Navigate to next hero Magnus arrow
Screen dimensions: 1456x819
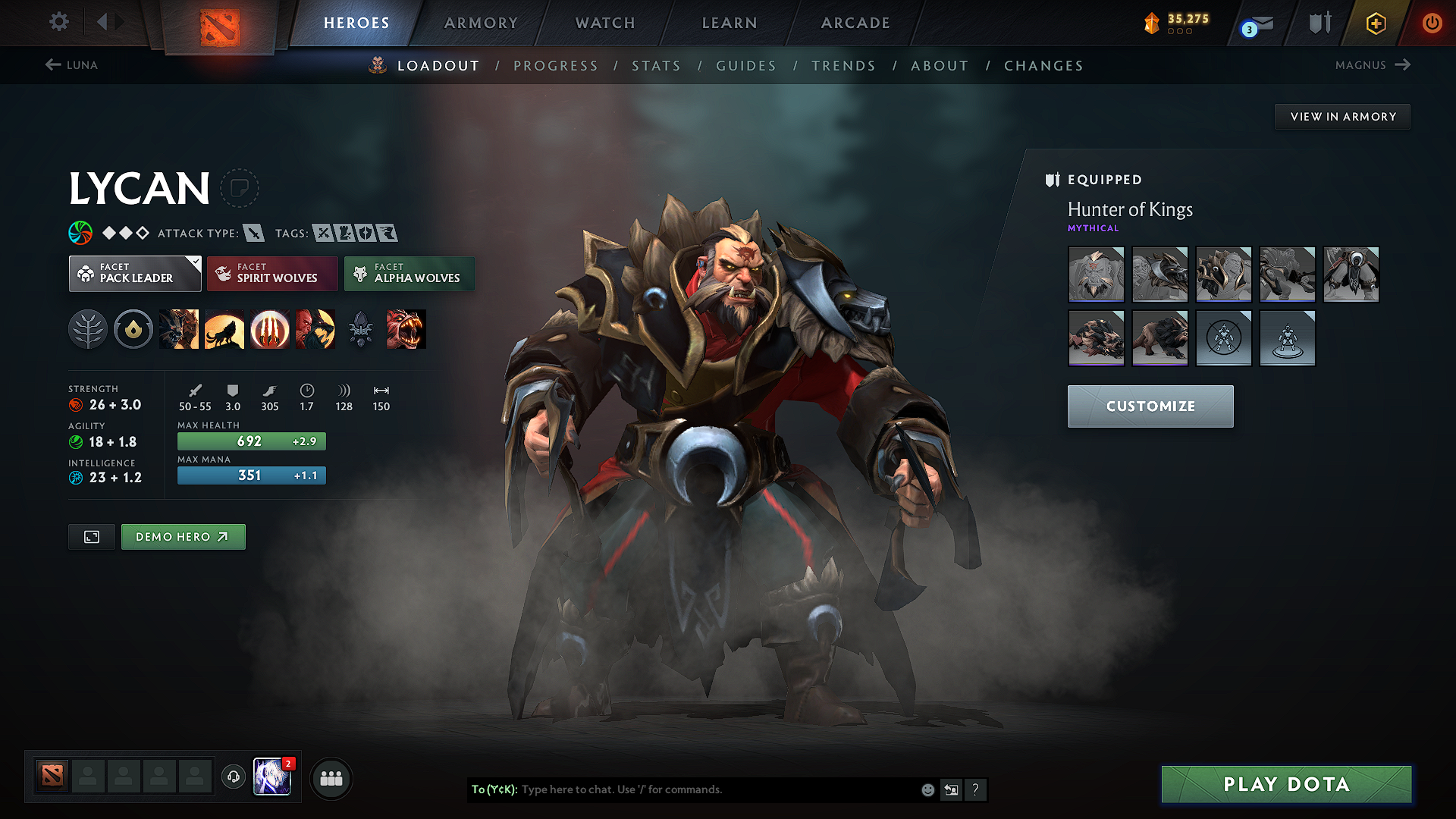pos(1402,64)
